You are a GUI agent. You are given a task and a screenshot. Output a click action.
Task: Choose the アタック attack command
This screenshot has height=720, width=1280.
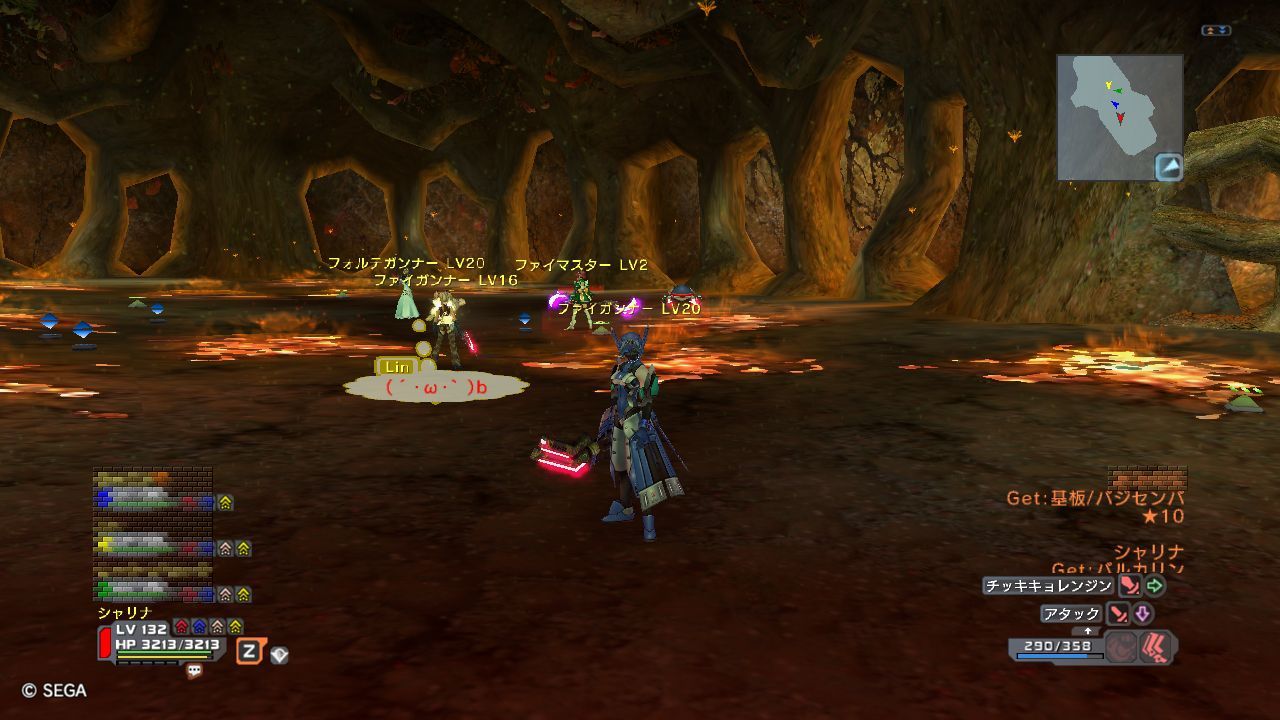click(x=1071, y=614)
